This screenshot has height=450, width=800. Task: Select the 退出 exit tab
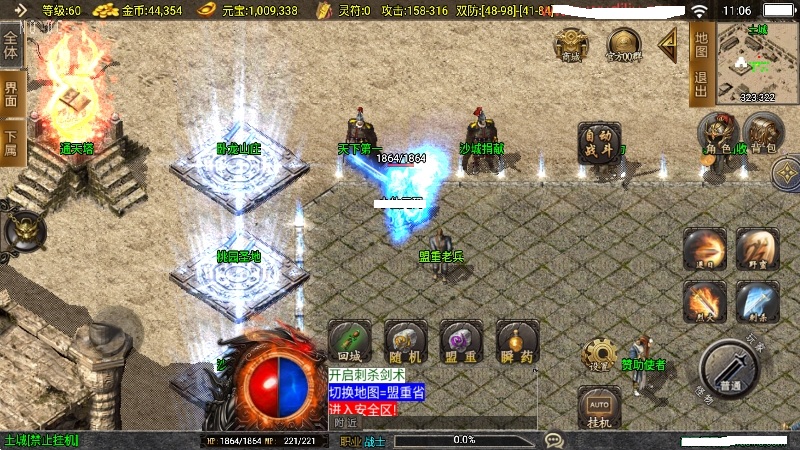[701, 84]
